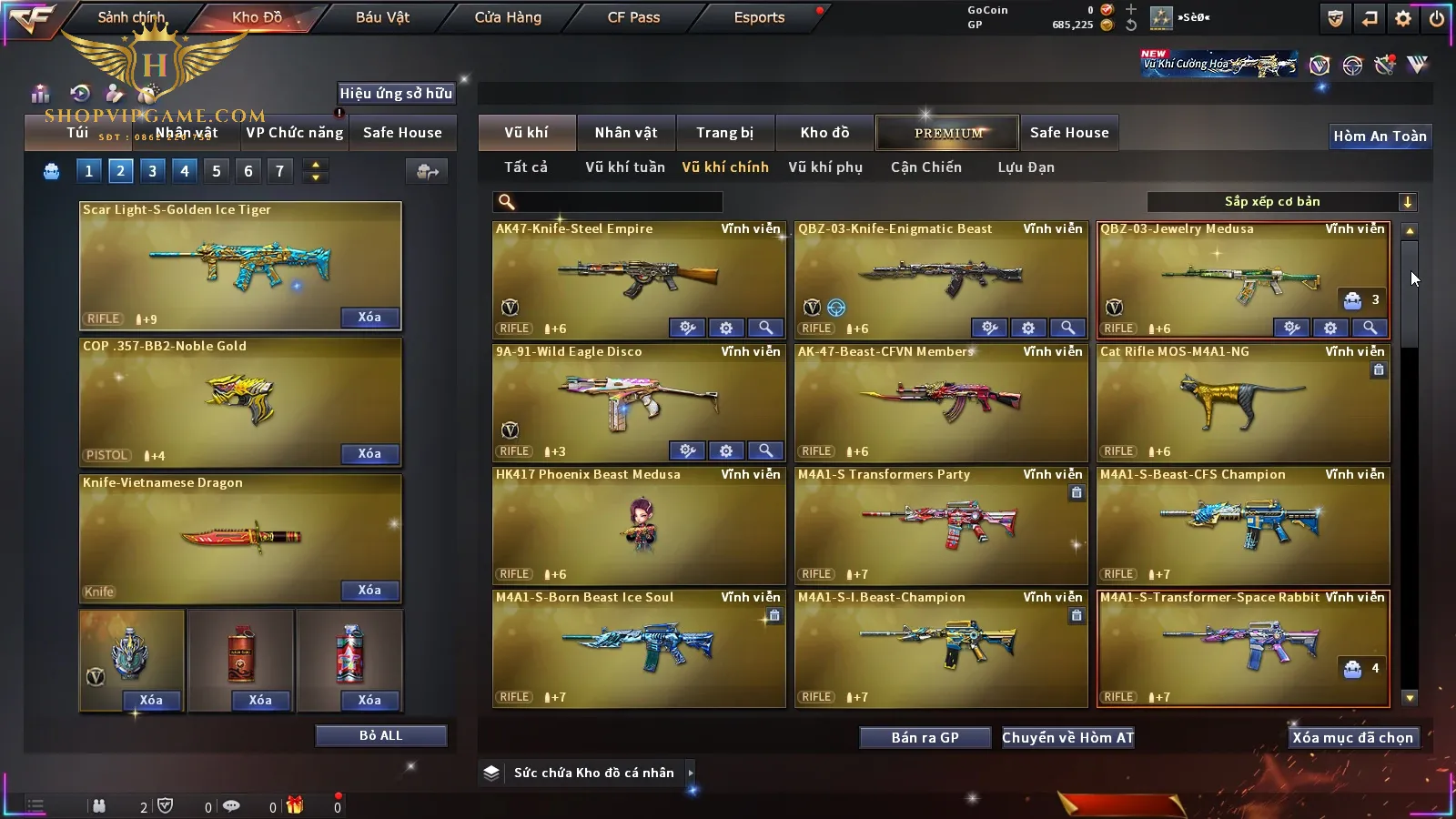Sell selected item with Bán ra GP

[925, 738]
